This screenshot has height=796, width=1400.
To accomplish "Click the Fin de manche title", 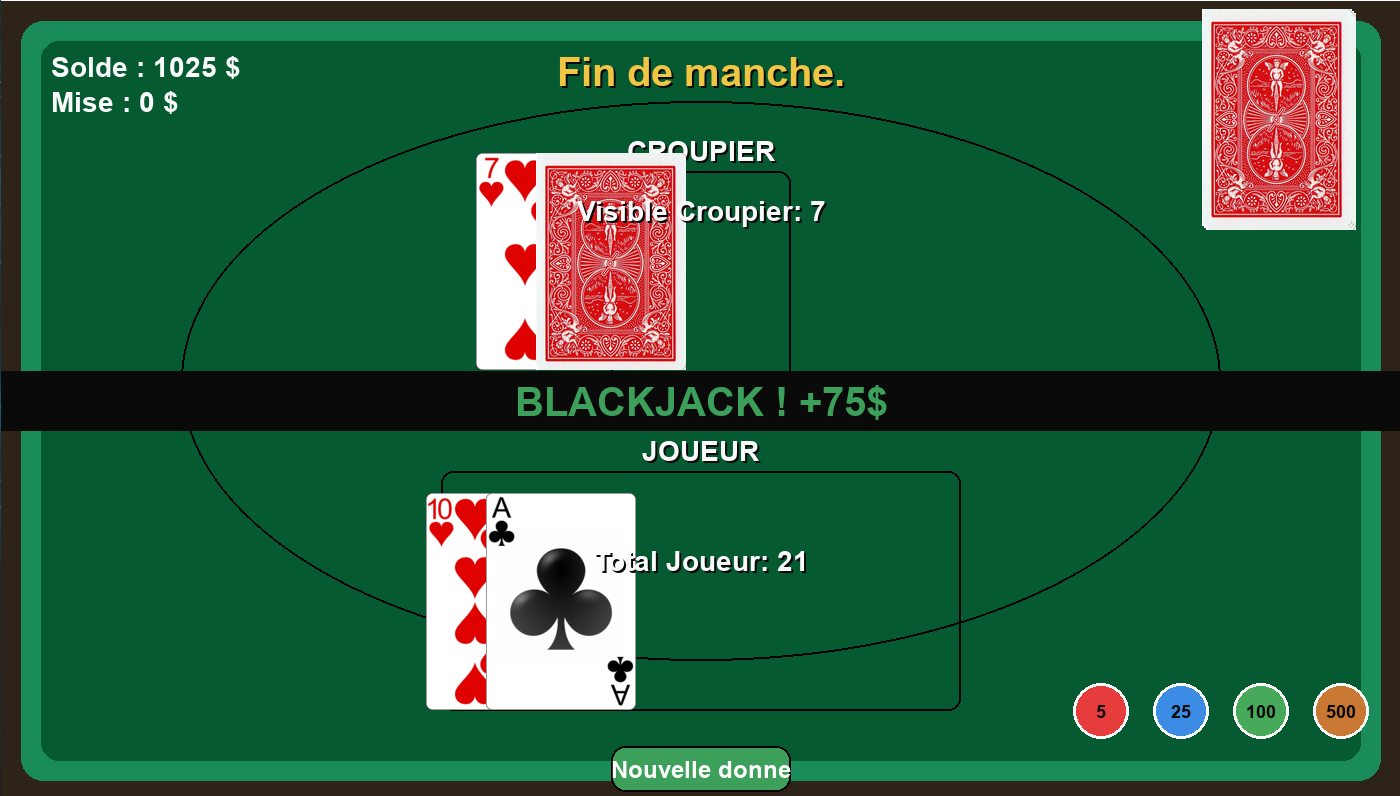I will pyautogui.click(x=700, y=73).
